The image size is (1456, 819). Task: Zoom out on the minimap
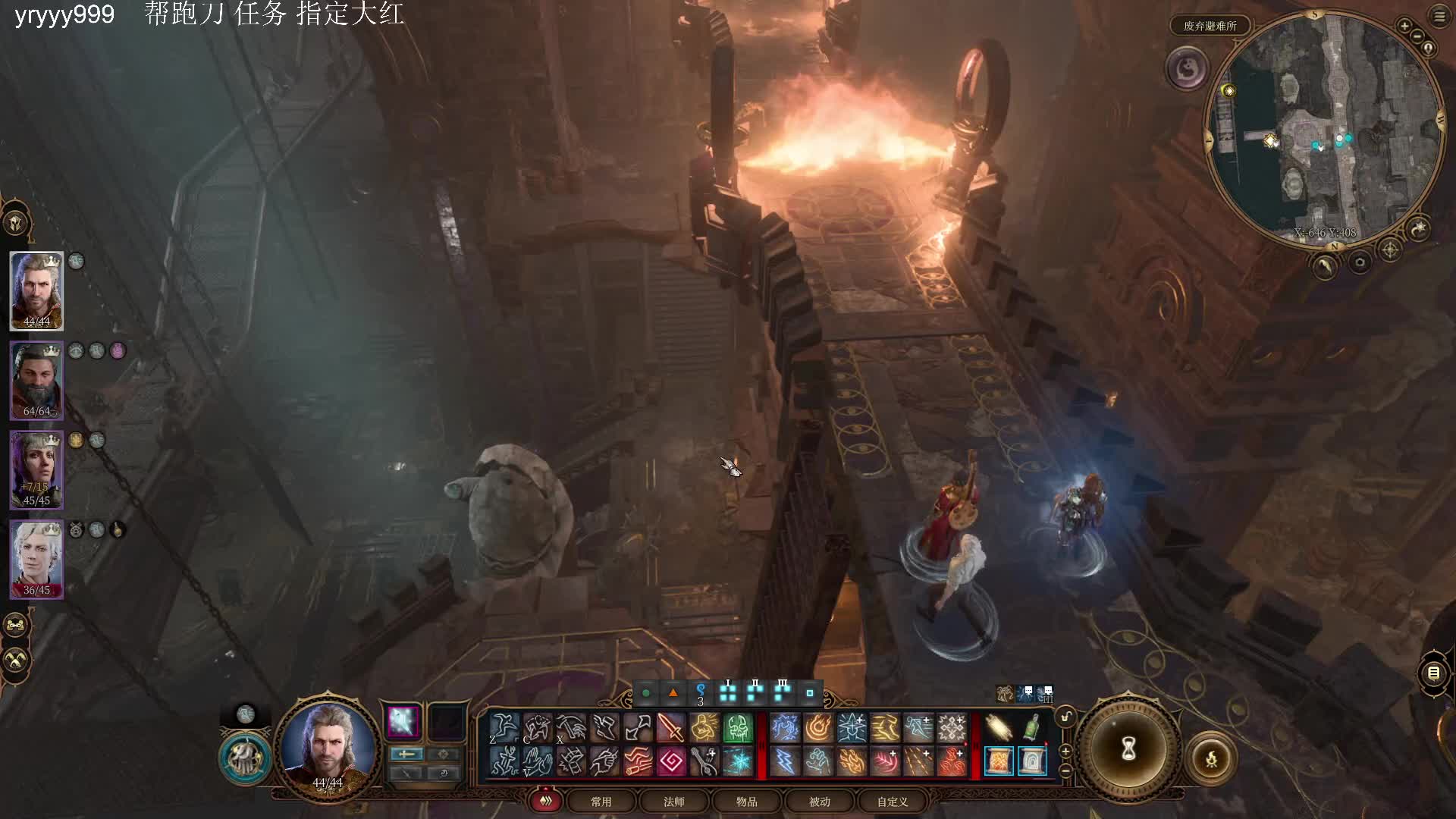(1417, 37)
